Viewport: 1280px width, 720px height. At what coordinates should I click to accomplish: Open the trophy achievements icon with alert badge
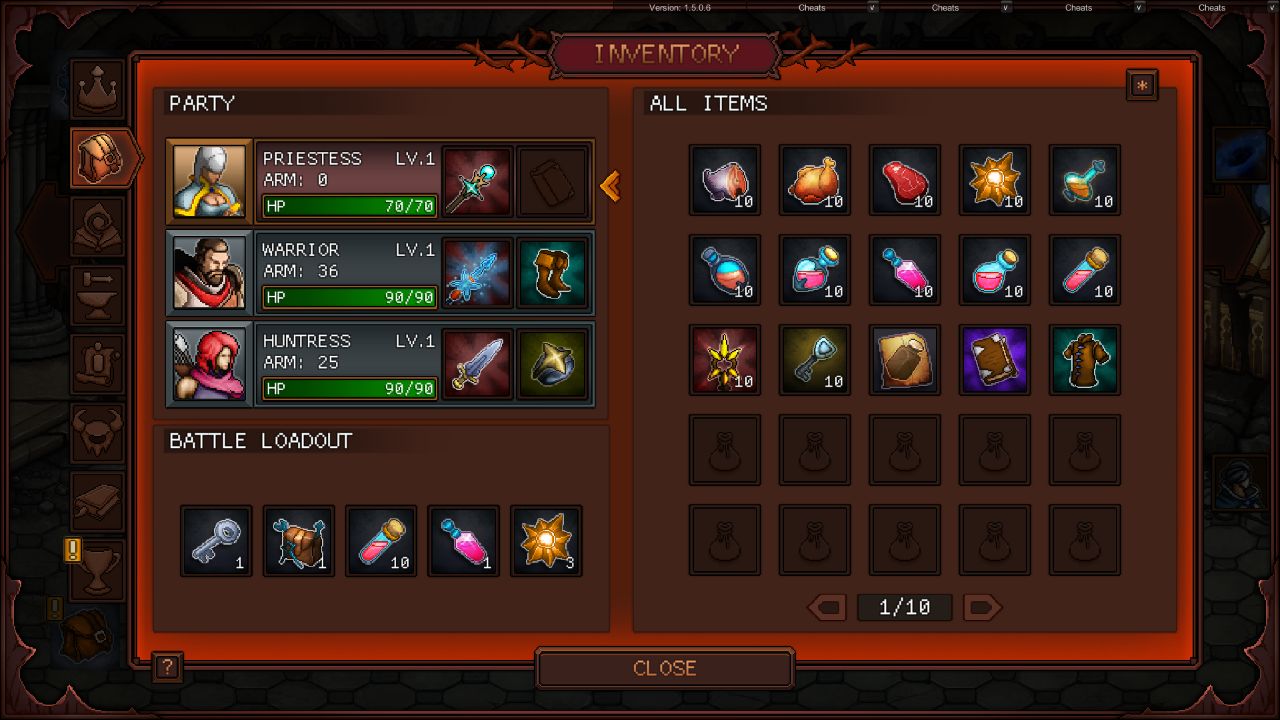tap(97, 567)
